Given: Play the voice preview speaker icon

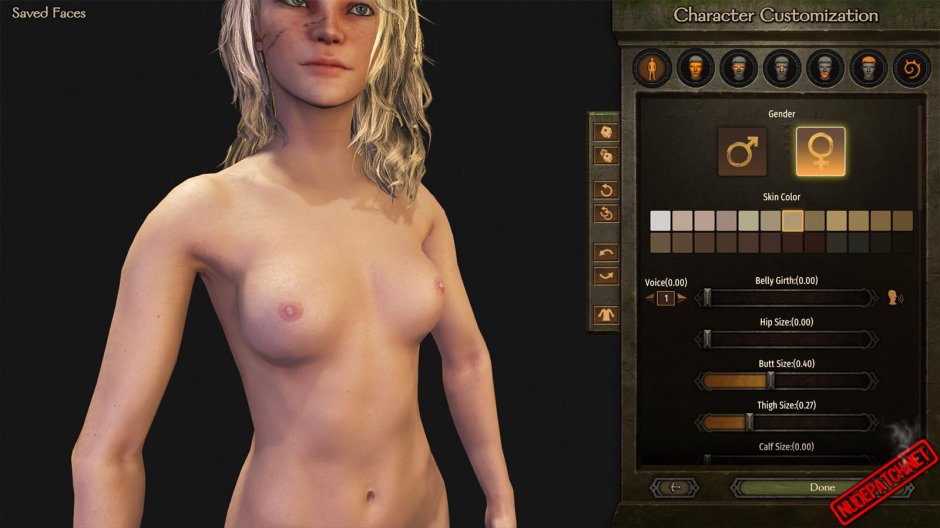Looking at the screenshot, I should point(895,297).
